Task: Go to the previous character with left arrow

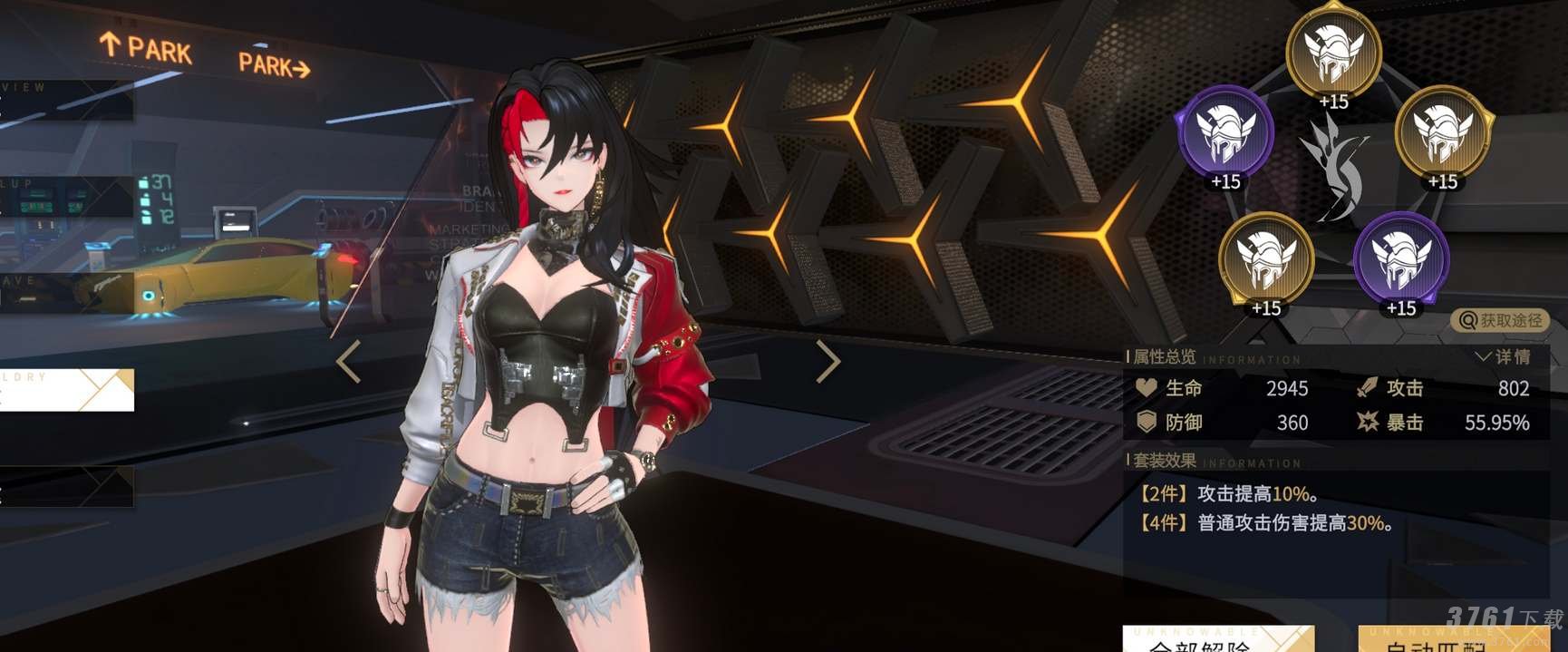Action: pos(349,362)
